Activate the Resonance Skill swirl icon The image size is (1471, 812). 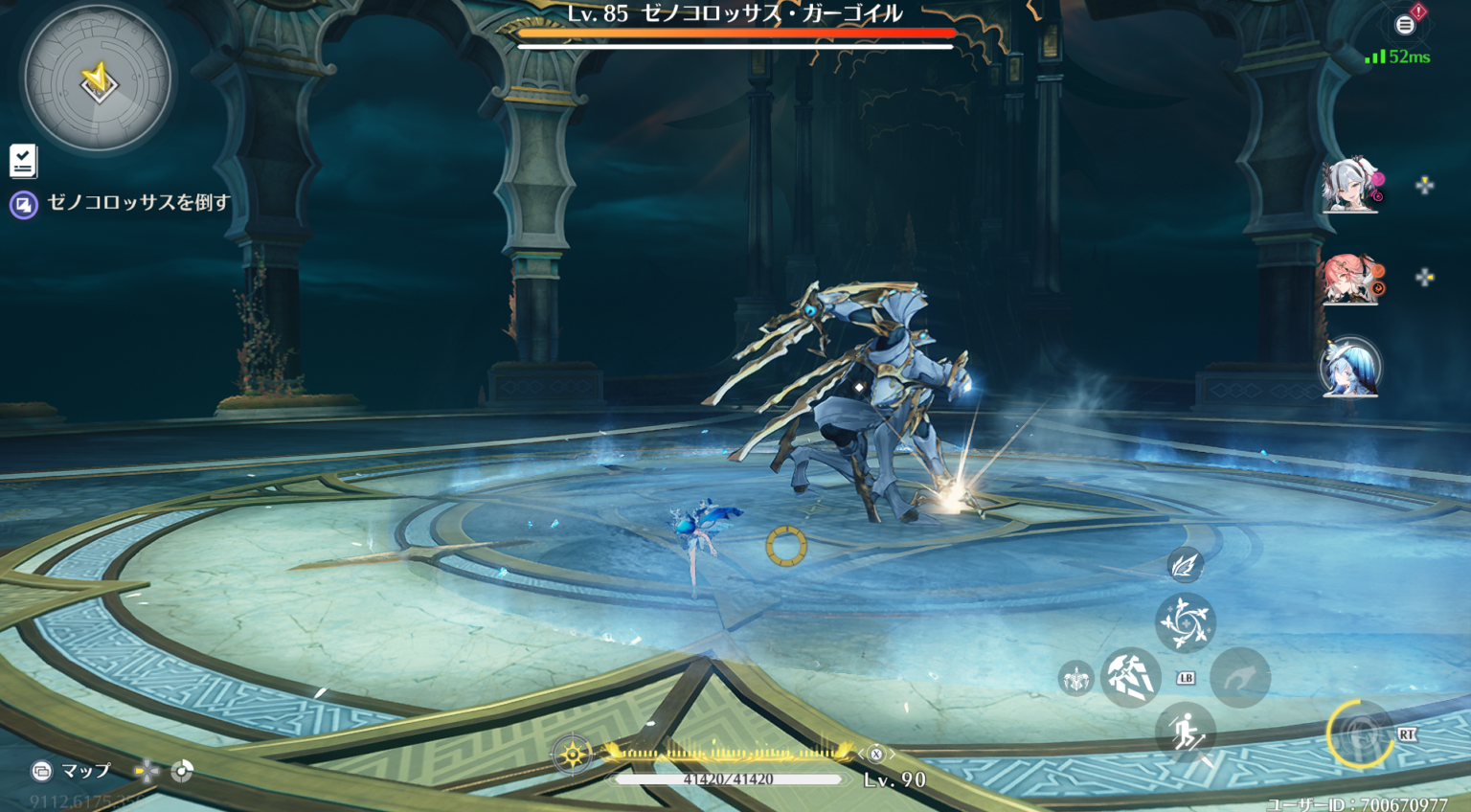[1185, 623]
